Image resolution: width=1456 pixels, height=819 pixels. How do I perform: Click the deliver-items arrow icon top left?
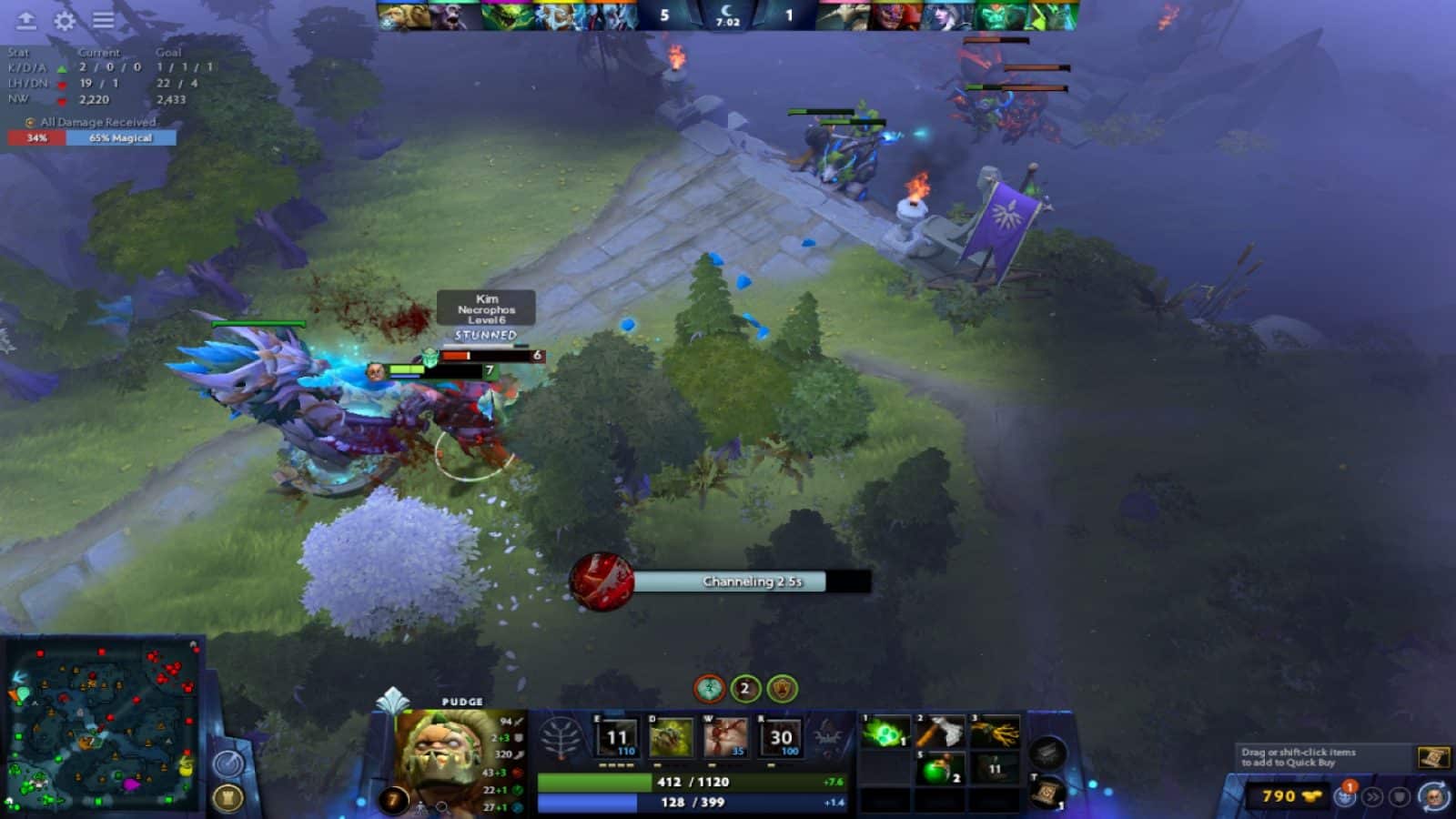pos(25,18)
